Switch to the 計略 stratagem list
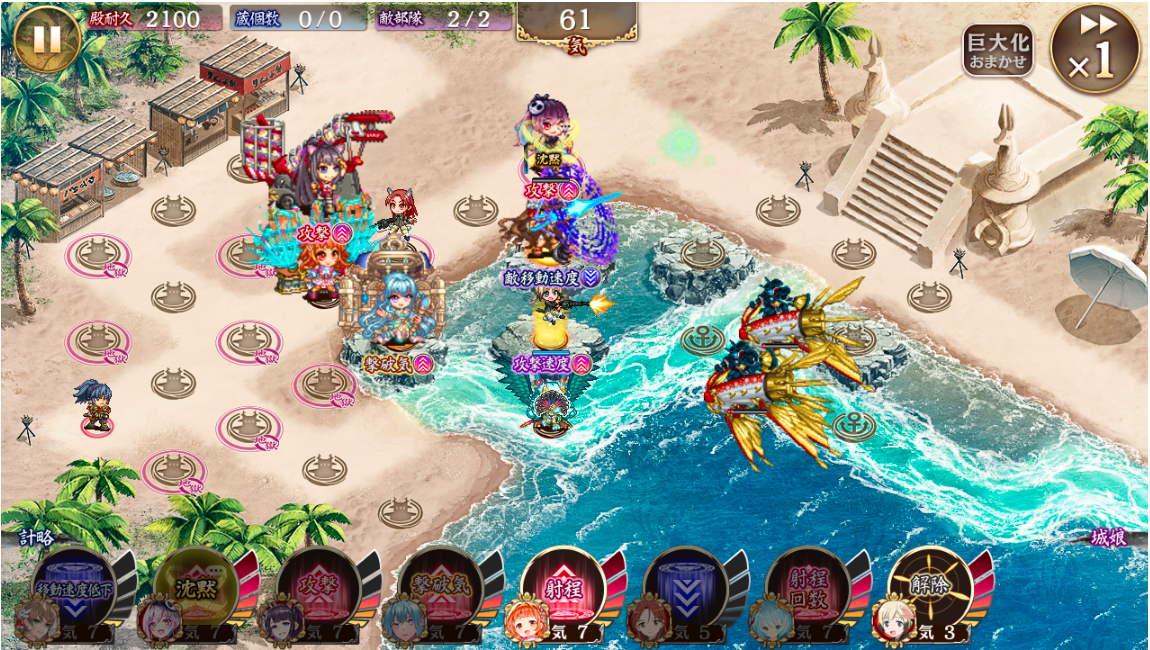Screen dimensions: 1150x650 [36, 538]
